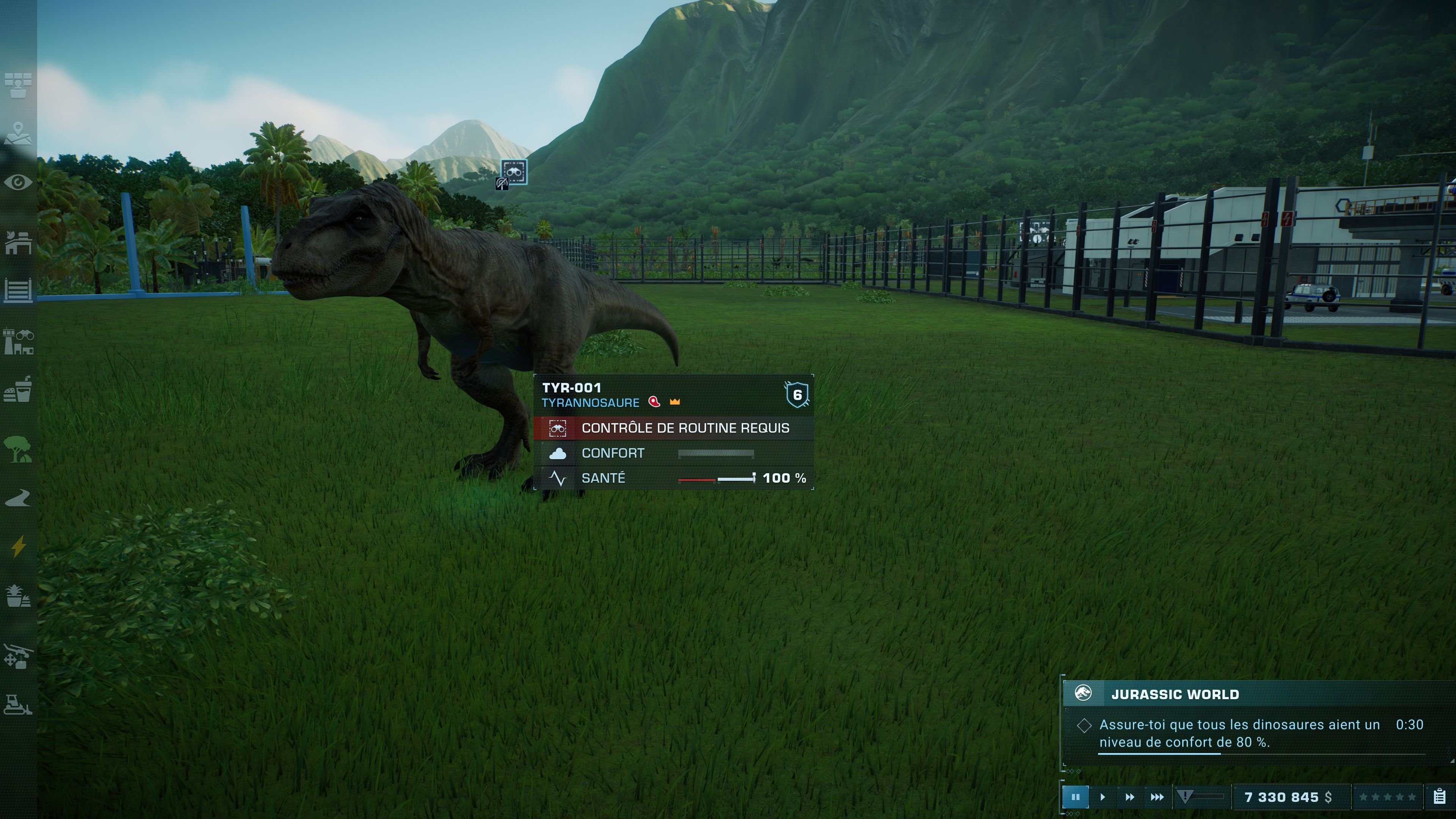The width and height of the screenshot is (1456, 819).
Task: Open the burger and drink amenities menu
Action: [18, 389]
